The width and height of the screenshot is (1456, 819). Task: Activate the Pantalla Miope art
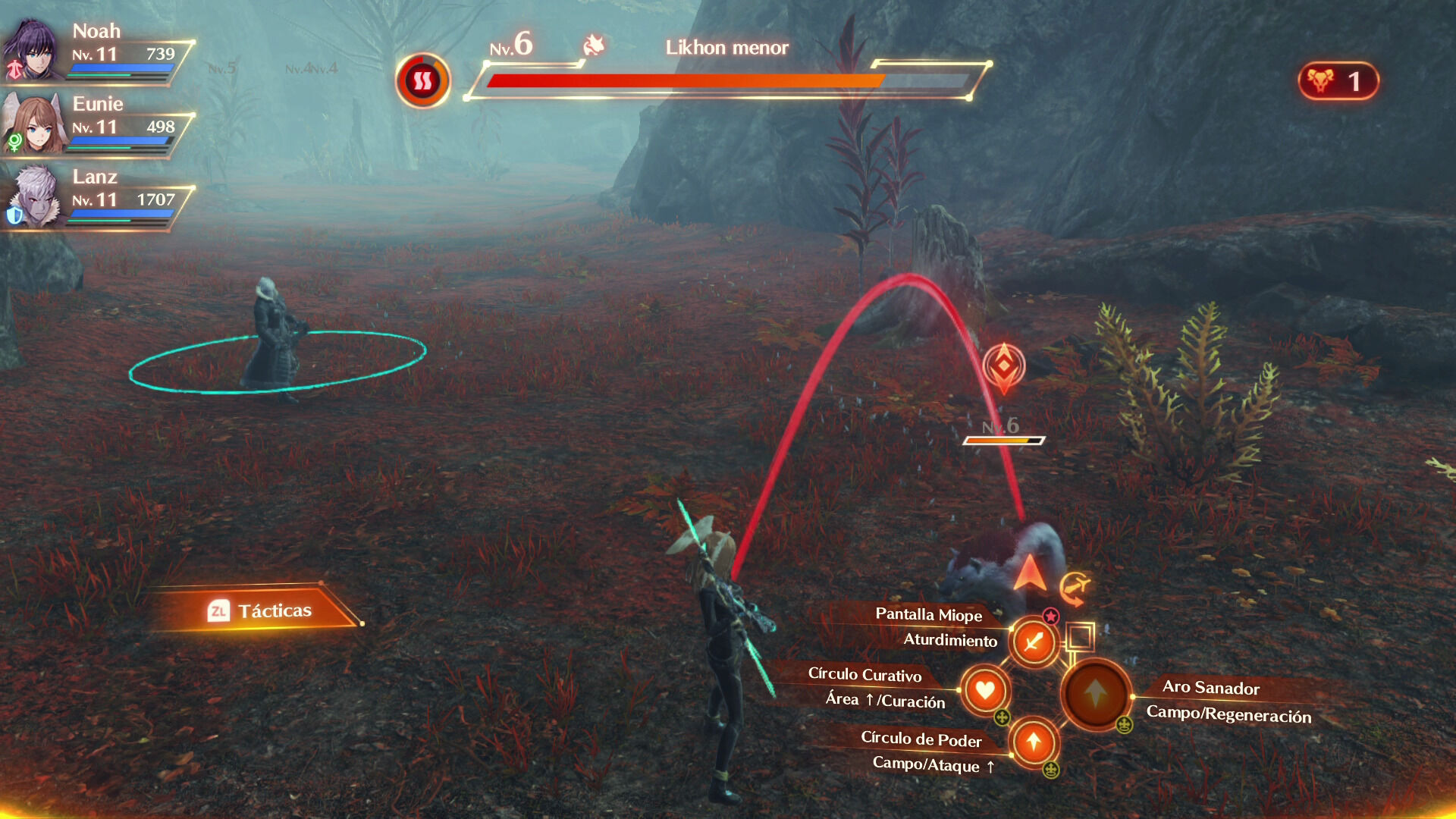(x=1033, y=642)
